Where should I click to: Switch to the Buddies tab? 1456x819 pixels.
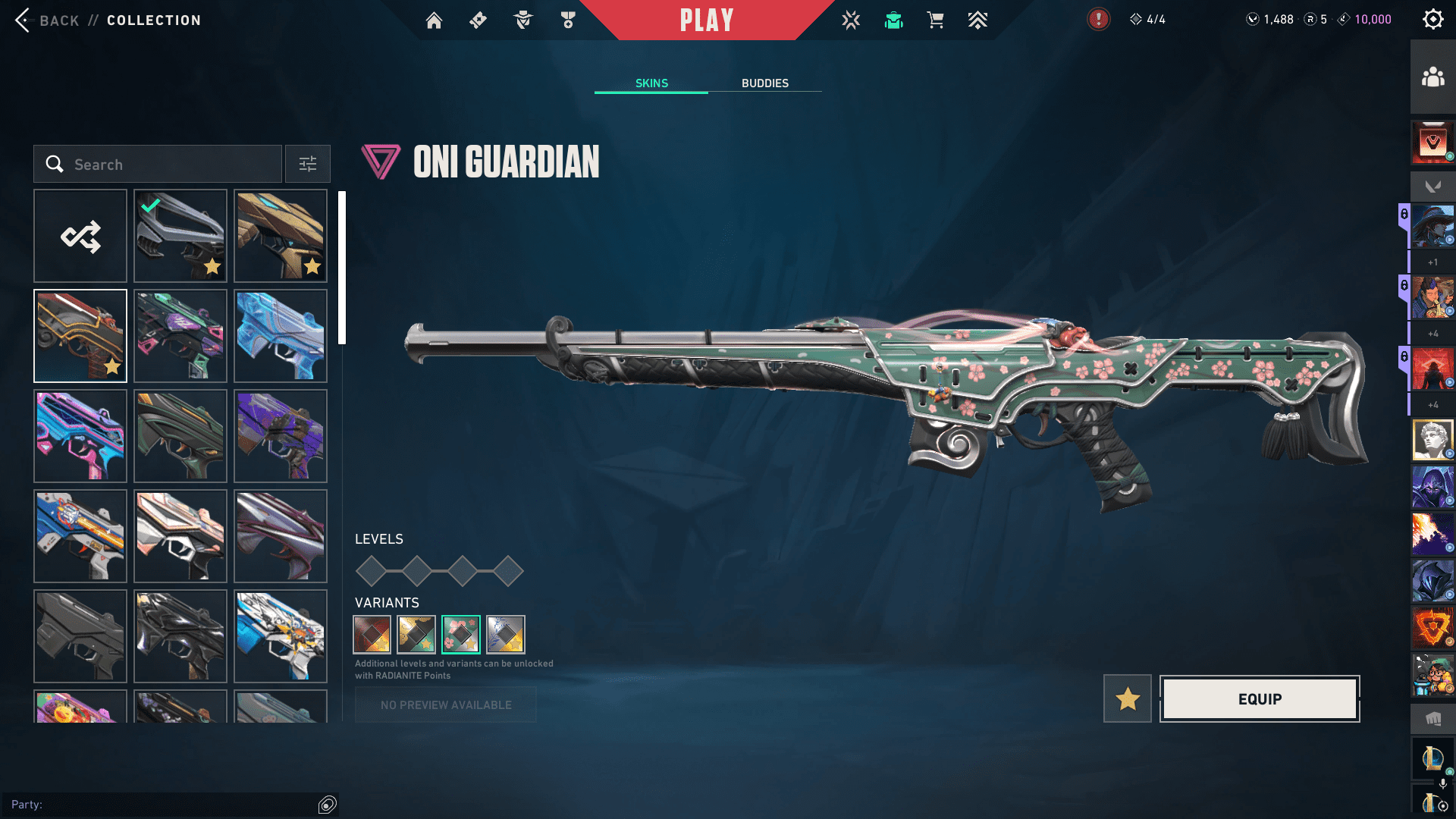pyautogui.click(x=764, y=83)
